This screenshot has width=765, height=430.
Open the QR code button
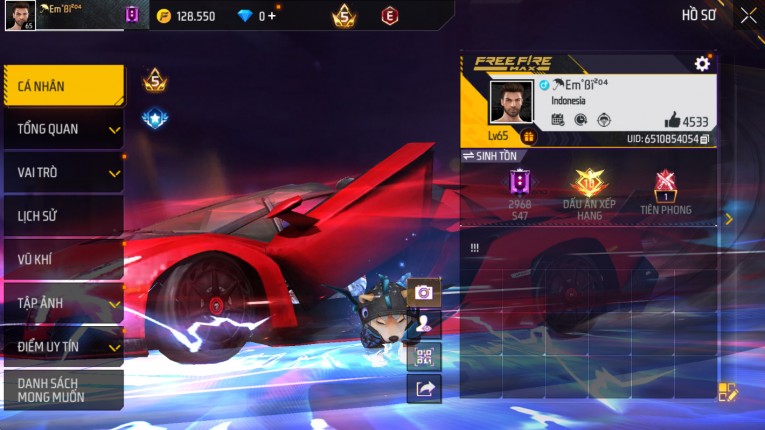click(424, 356)
